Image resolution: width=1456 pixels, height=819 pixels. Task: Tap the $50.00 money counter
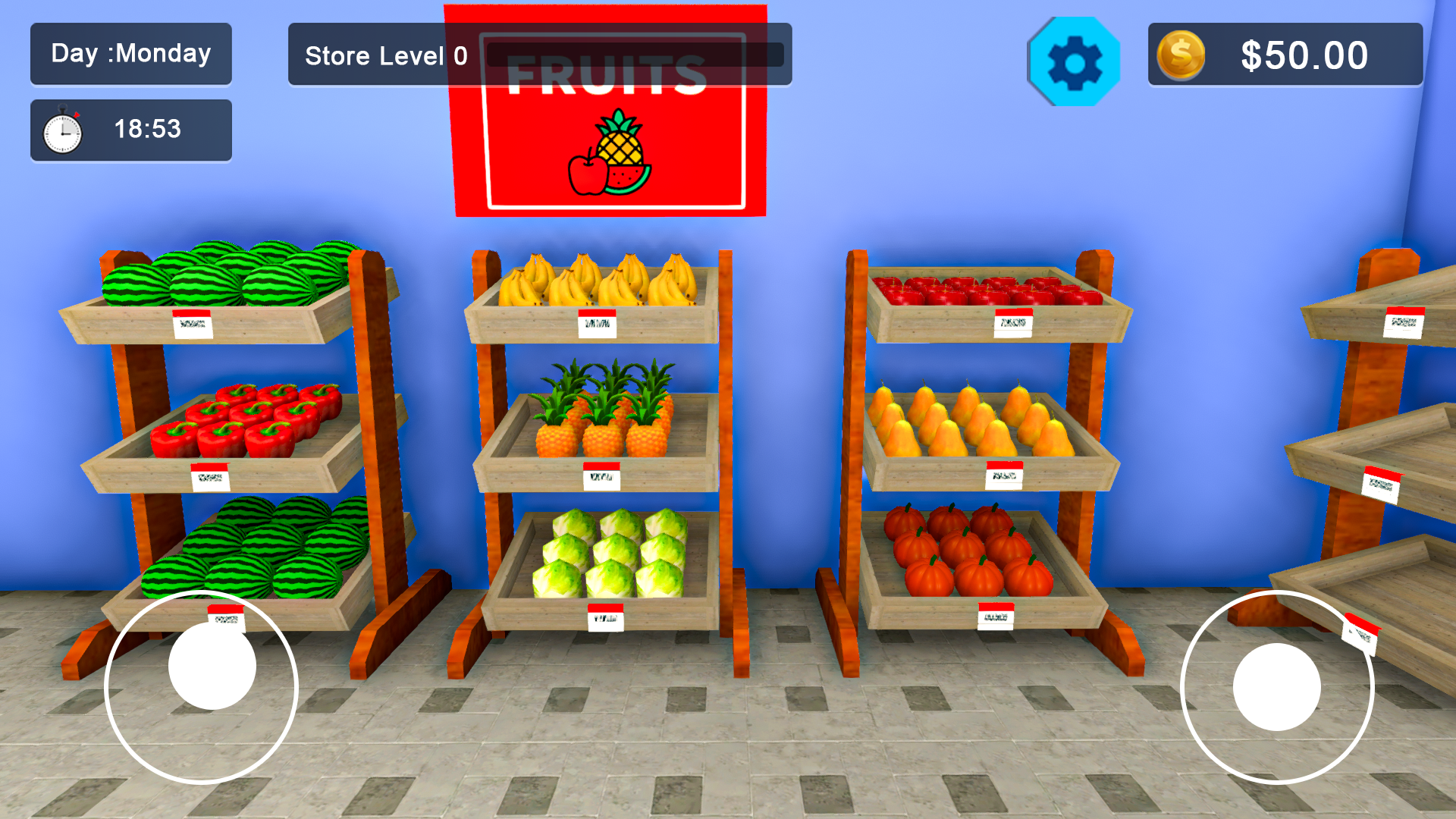(1303, 54)
